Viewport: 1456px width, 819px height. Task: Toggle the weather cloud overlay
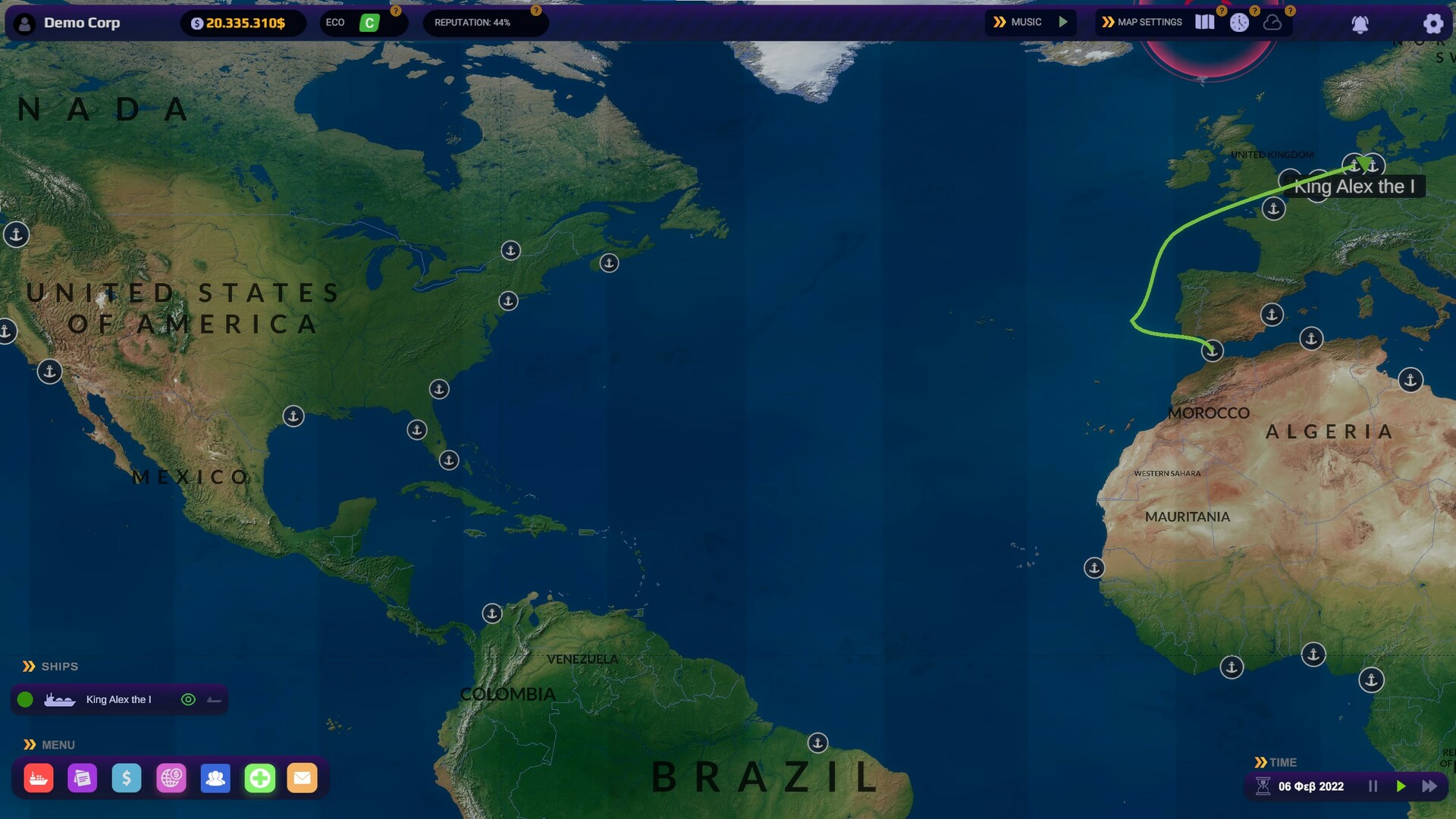pyautogui.click(x=1272, y=22)
